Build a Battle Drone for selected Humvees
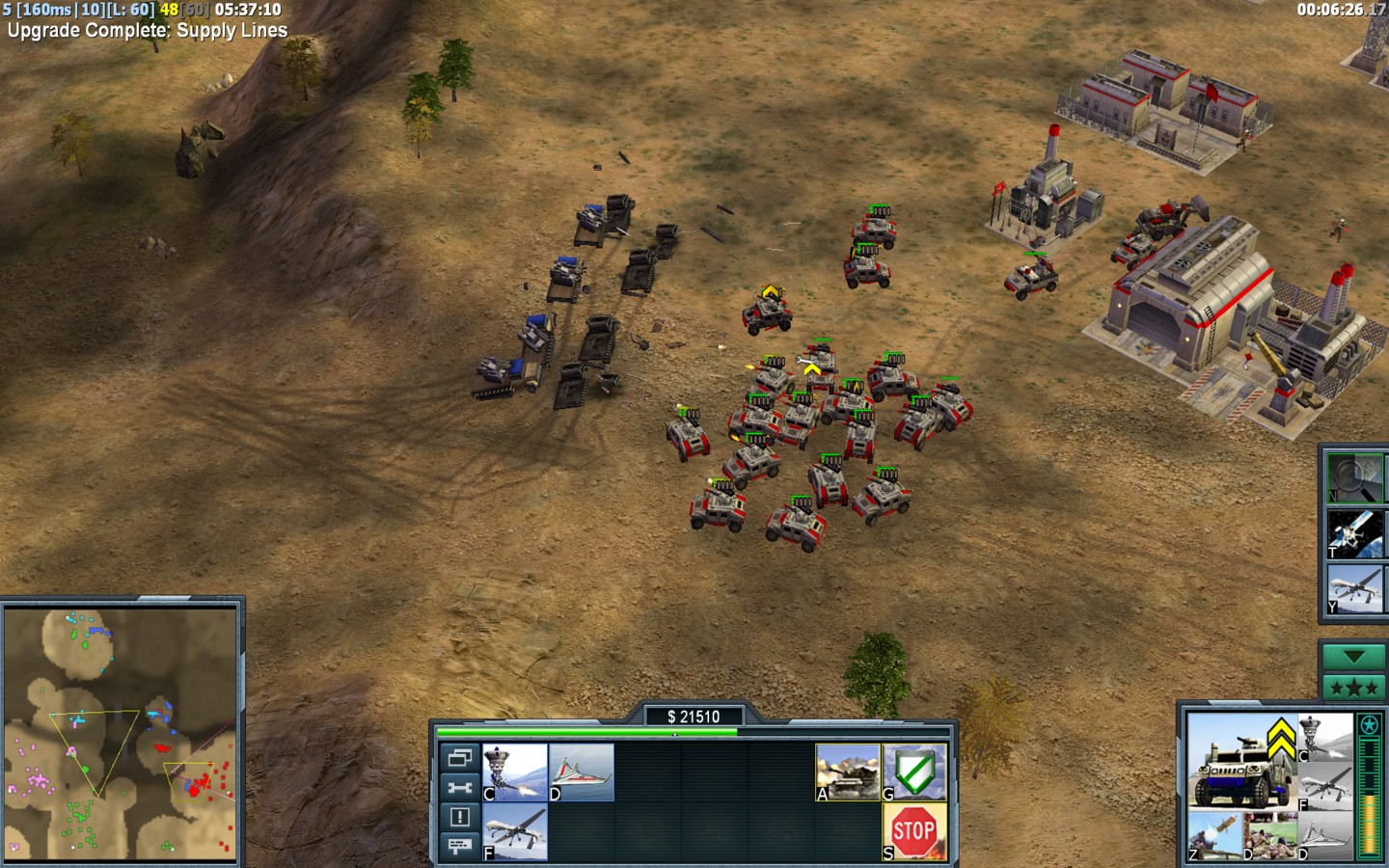Viewport: 1389px width, 868px height. (x=515, y=772)
